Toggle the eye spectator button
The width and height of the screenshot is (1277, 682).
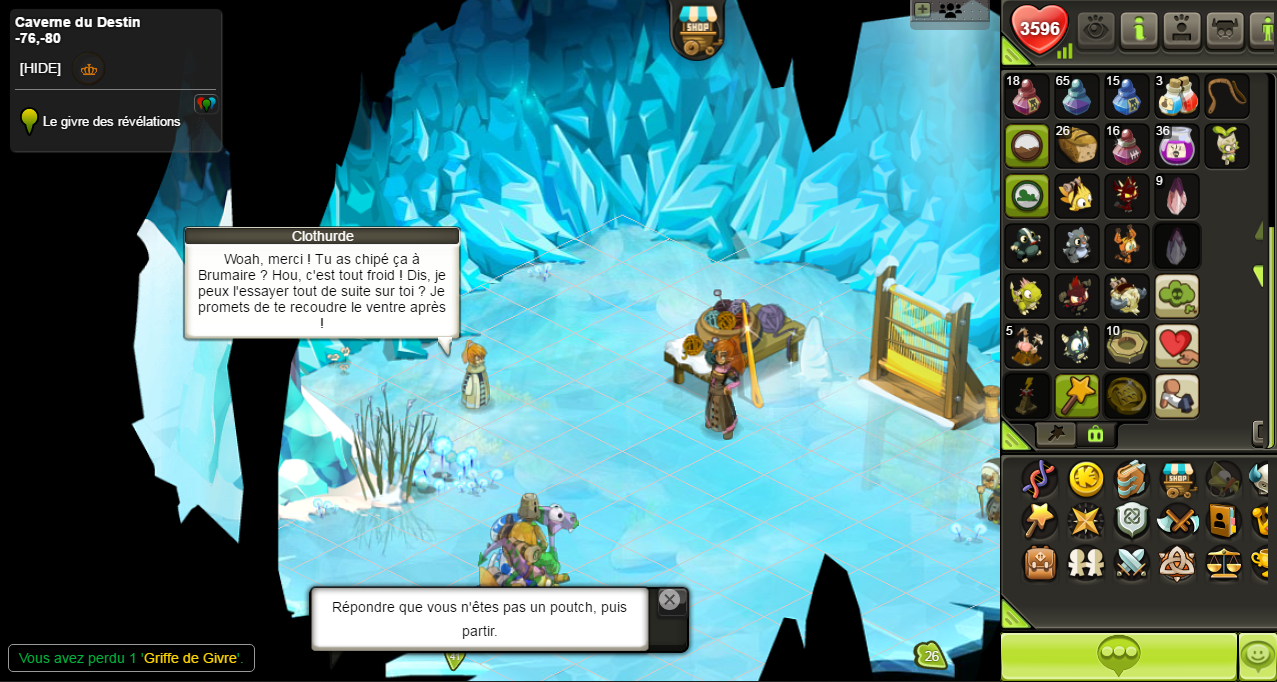tap(1096, 29)
